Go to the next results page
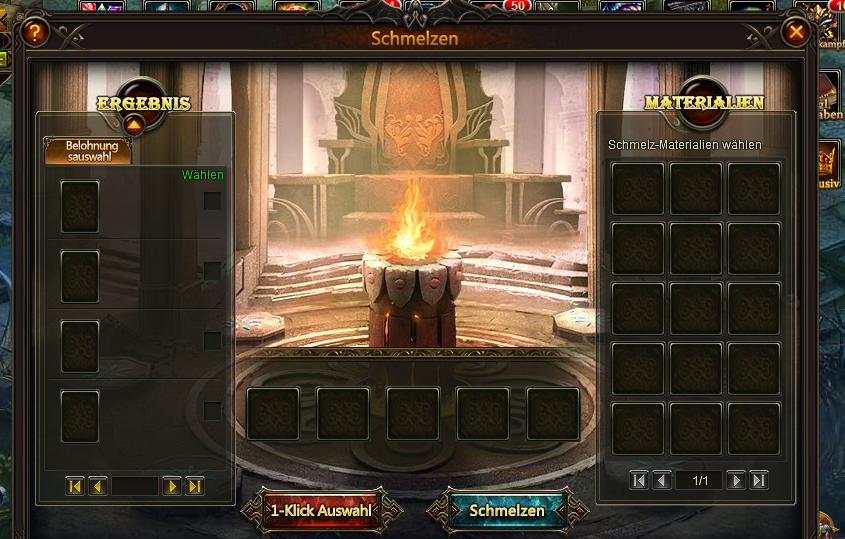845x539 pixels. pos(172,486)
